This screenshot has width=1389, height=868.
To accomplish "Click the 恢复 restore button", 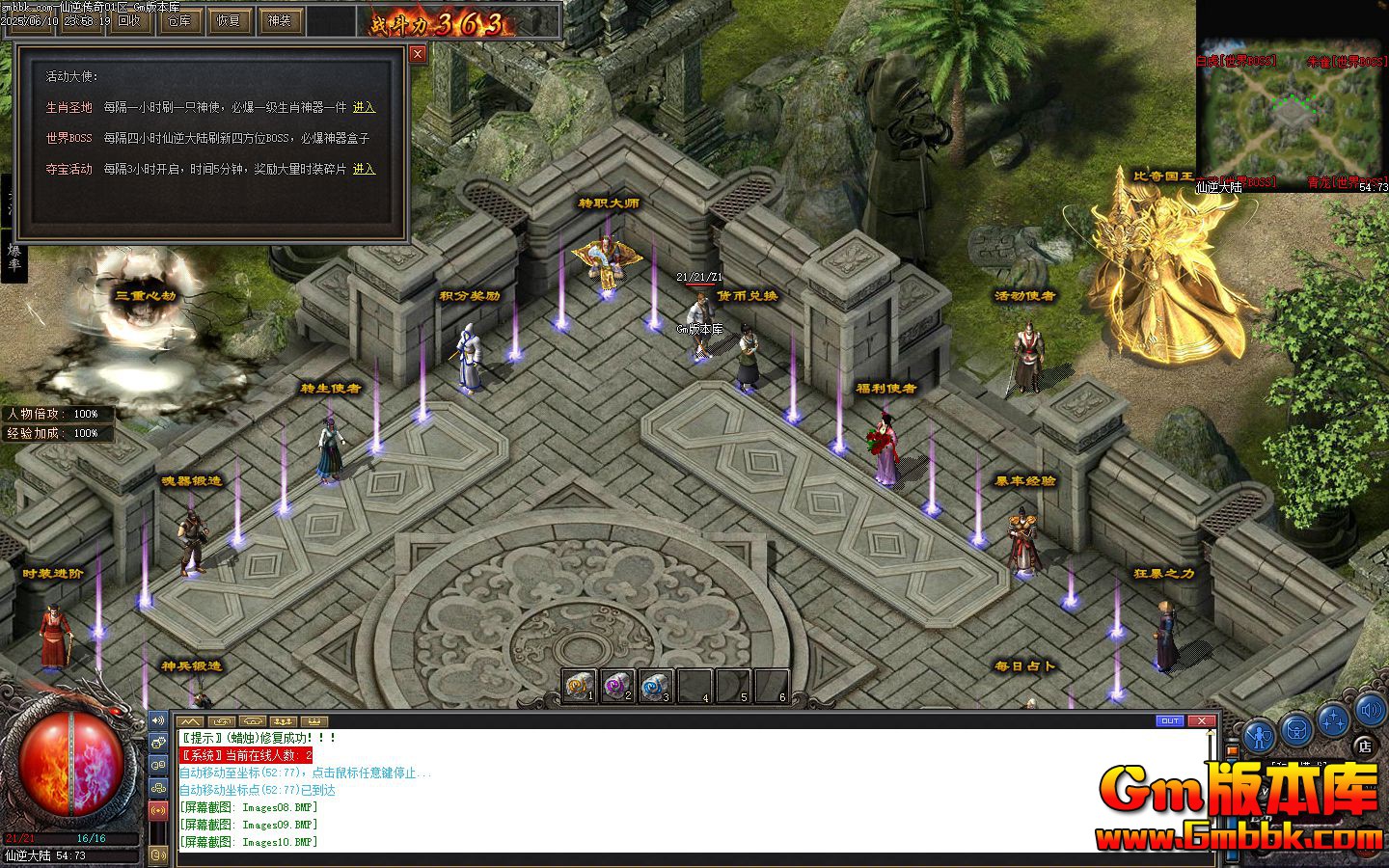I will 229,20.
